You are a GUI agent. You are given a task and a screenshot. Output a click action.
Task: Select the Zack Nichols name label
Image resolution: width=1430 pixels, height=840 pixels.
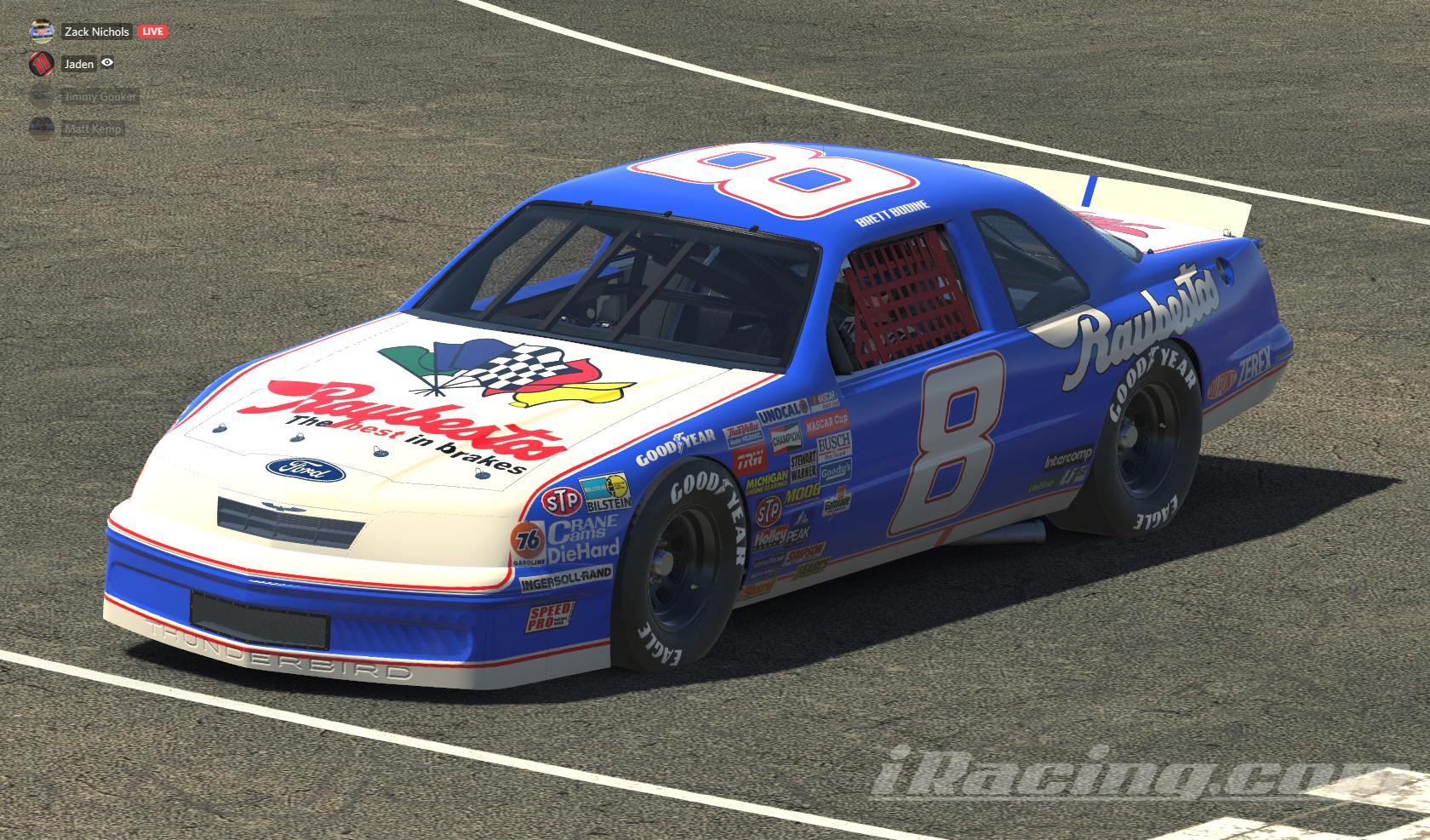[95, 31]
